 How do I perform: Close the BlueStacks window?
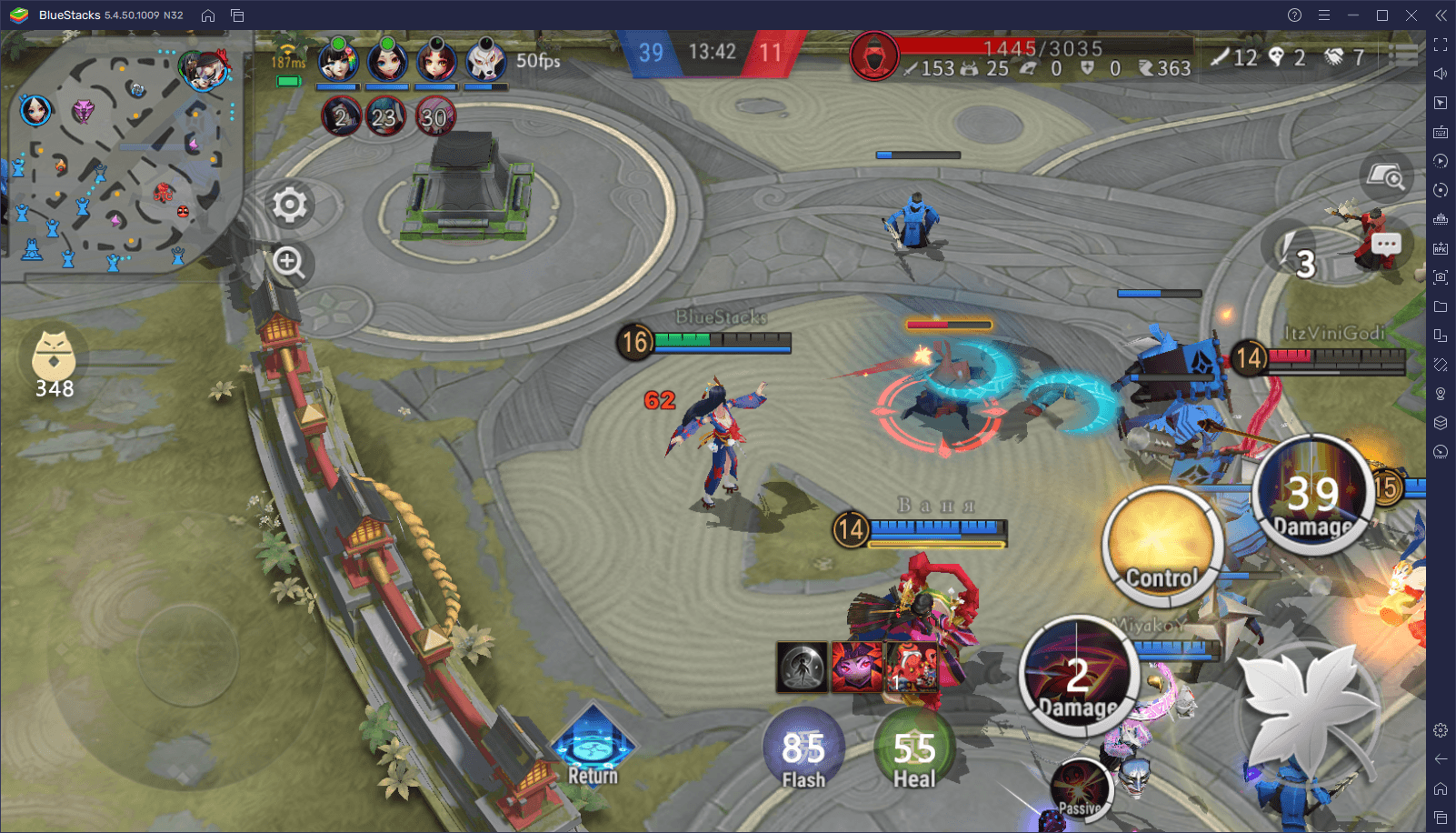pyautogui.click(x=1411, y=15)
